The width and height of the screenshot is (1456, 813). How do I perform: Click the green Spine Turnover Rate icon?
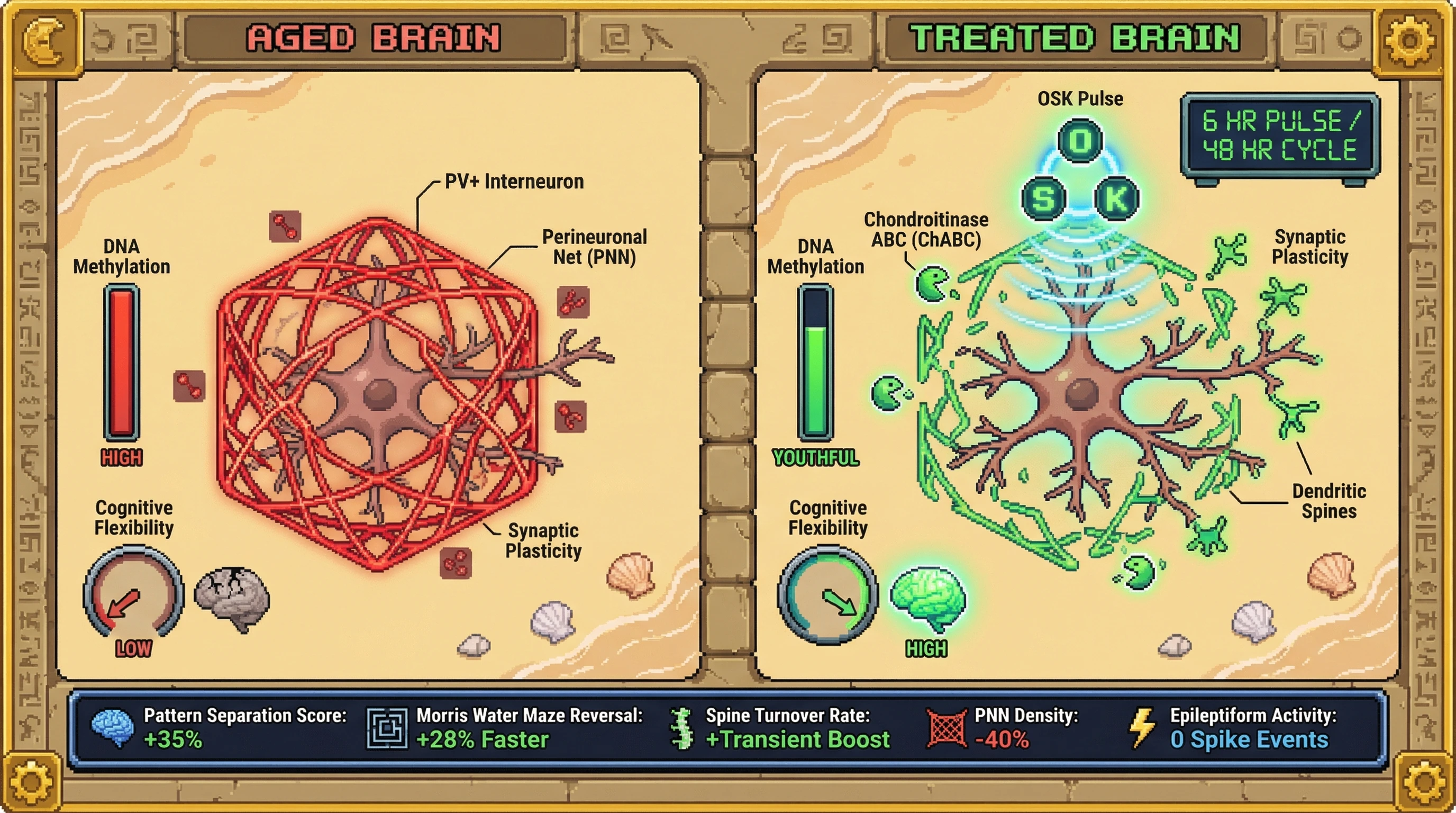pyautogui.click(x=682, y=728)
